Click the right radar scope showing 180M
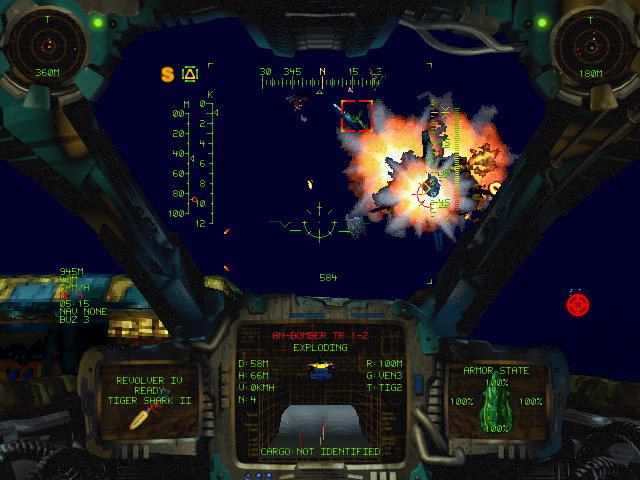This screenshot has width=640, height=480. [x=589, y=44]
